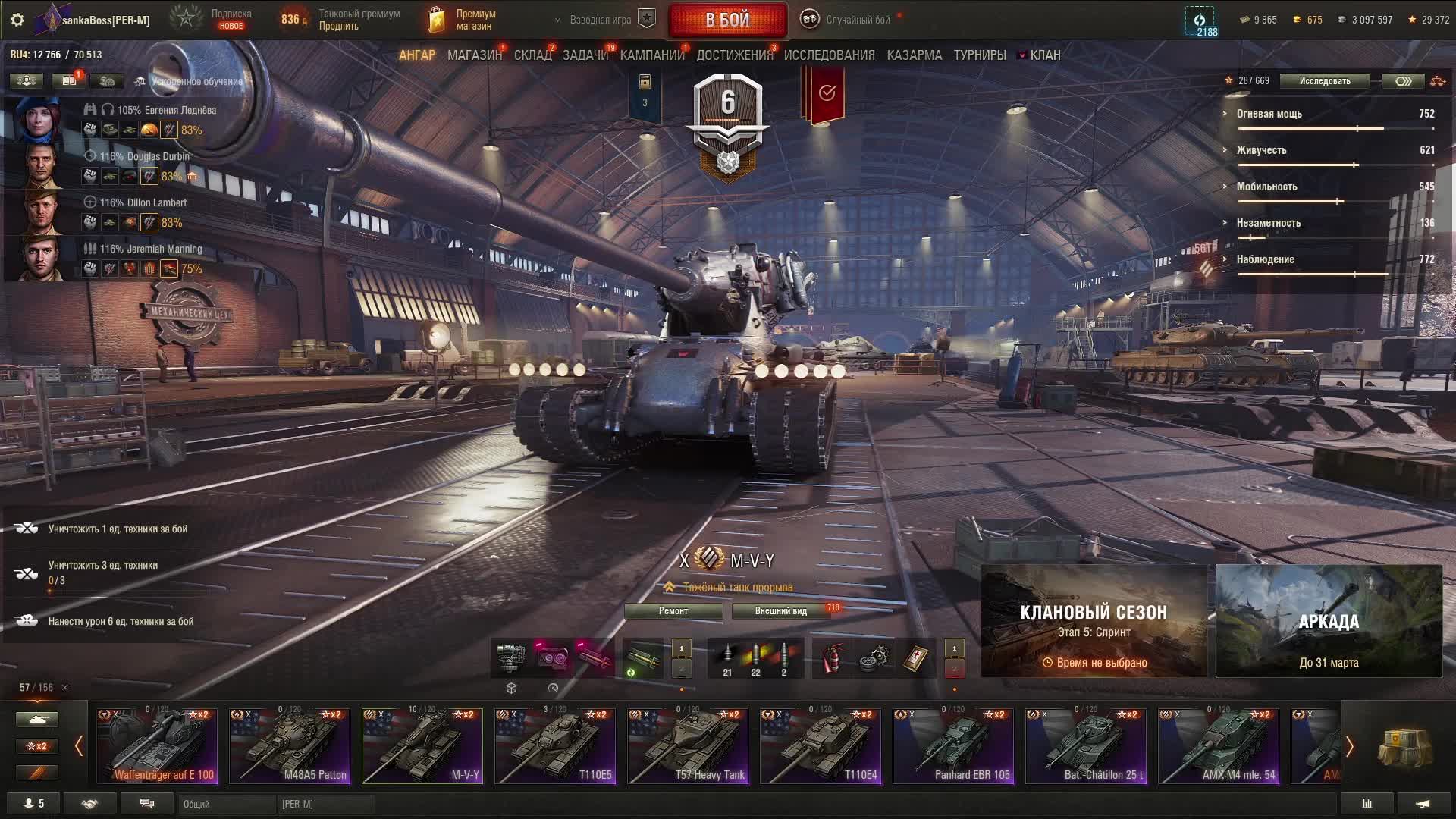Choose the Waffenträger auf E 100 tank
This screenshot has width=1456, height=819.
[x=157, y=746]
